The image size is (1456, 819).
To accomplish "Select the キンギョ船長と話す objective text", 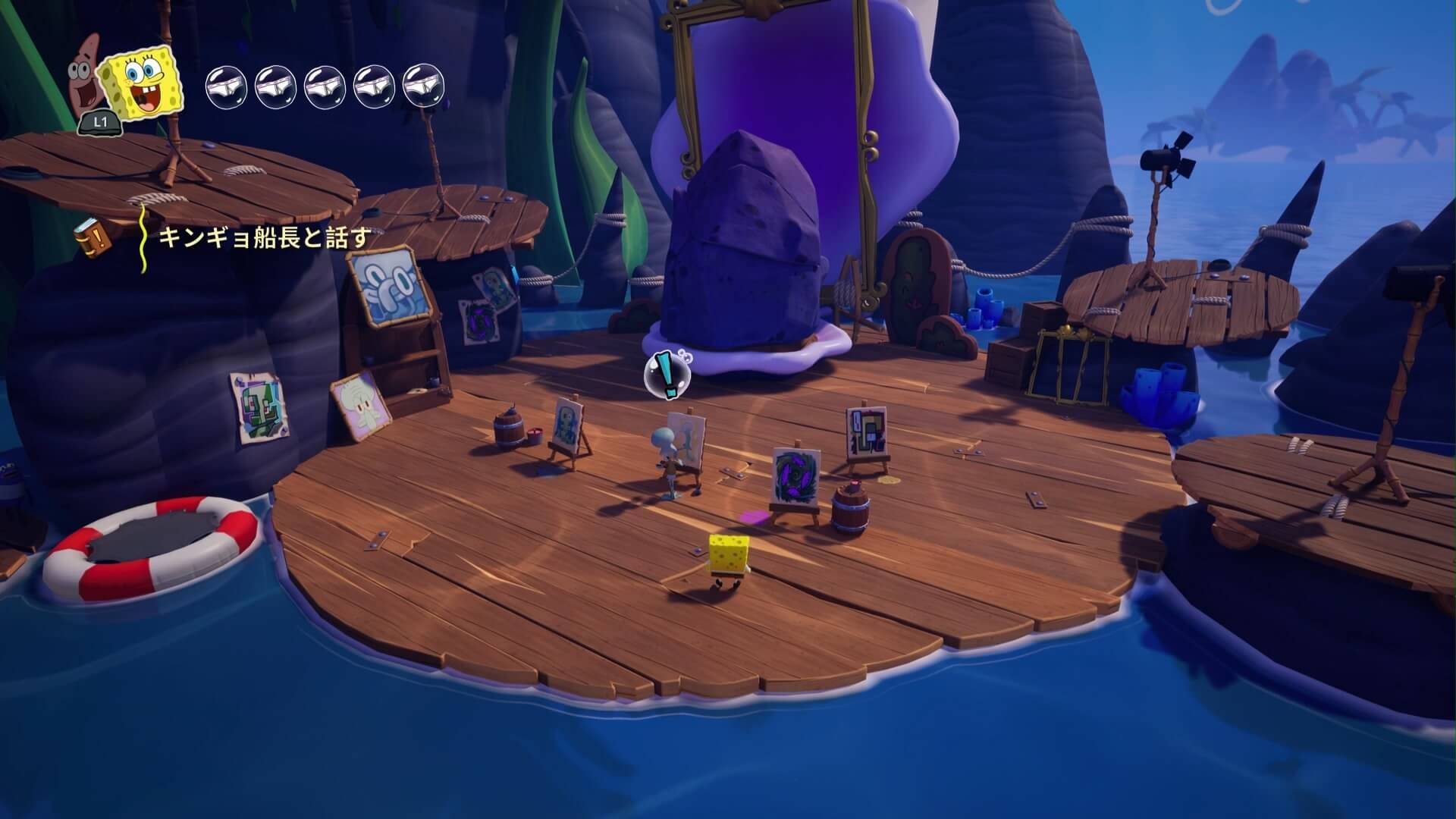I will point(265,238).
